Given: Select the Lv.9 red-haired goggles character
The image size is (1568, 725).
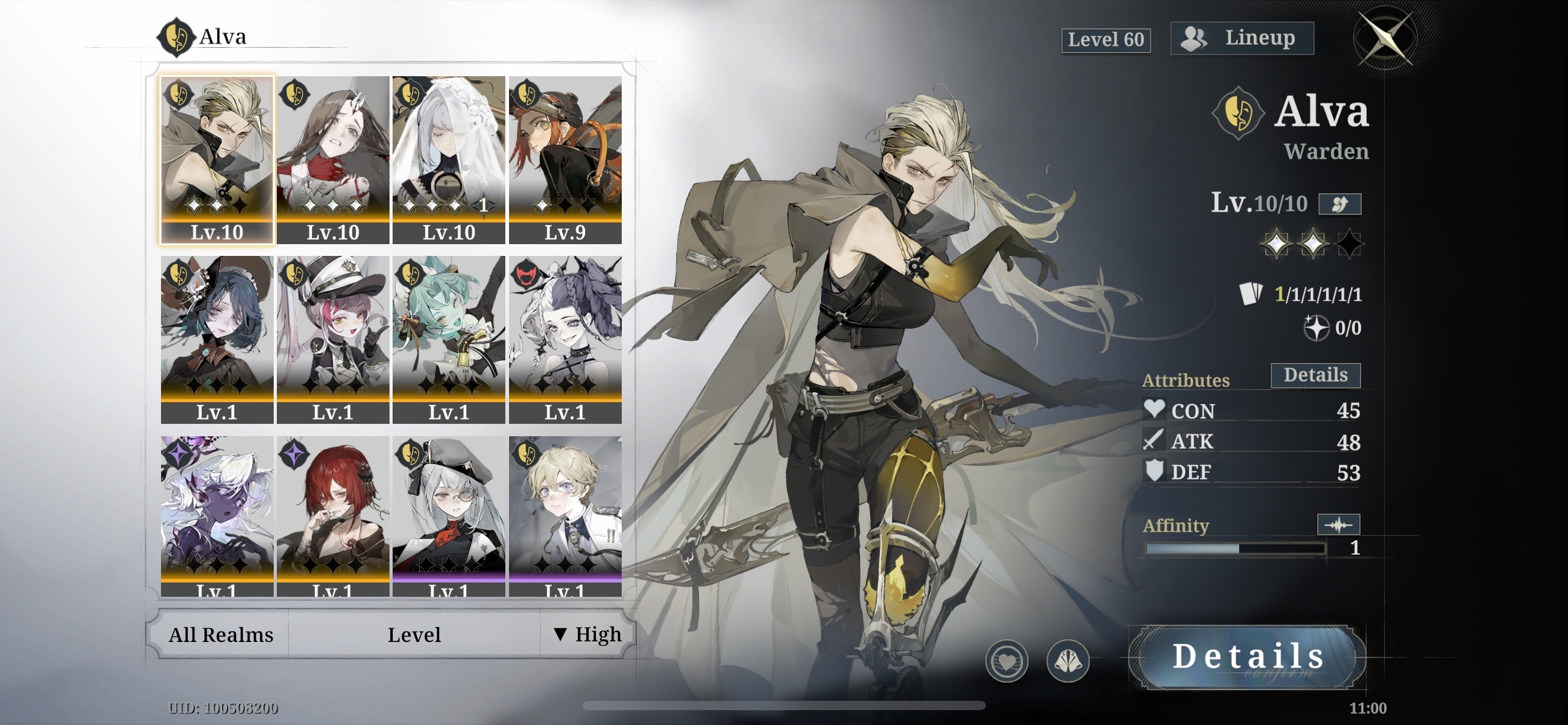Looking at the screenshot, I should point(565,159).
